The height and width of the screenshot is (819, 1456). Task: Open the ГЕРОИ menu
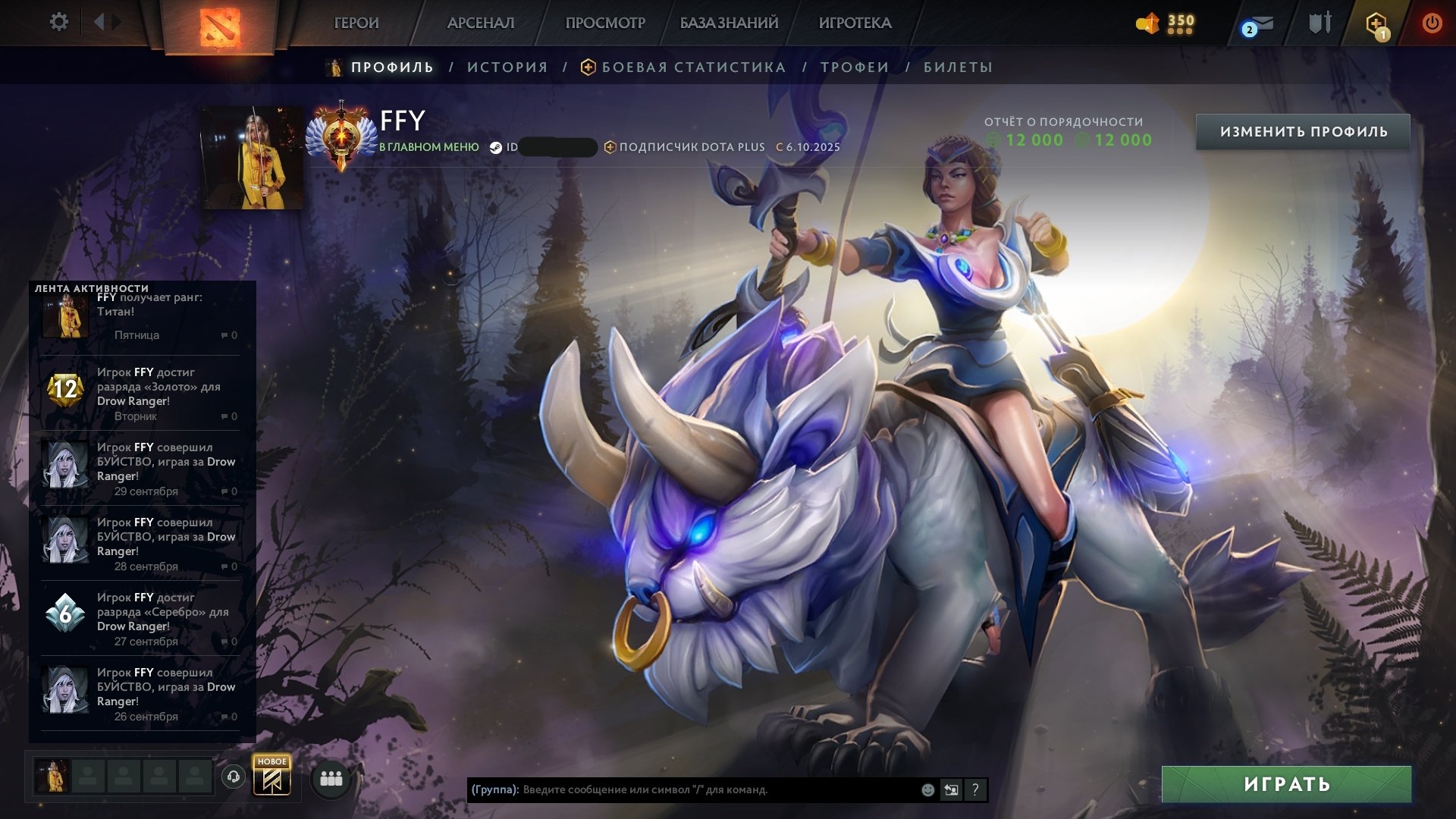coord(356,23)
